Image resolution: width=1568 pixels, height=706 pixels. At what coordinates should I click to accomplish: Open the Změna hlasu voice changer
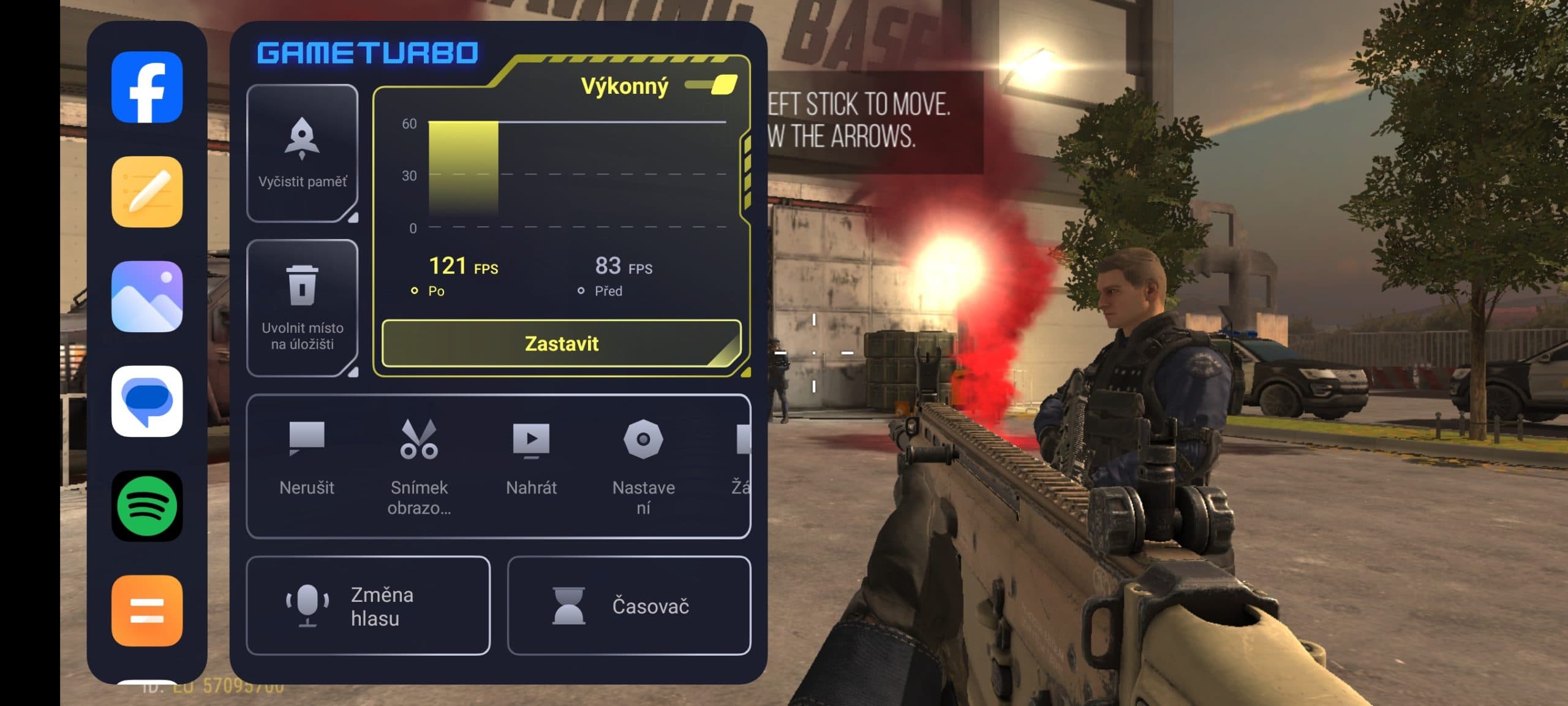point(368,605)
